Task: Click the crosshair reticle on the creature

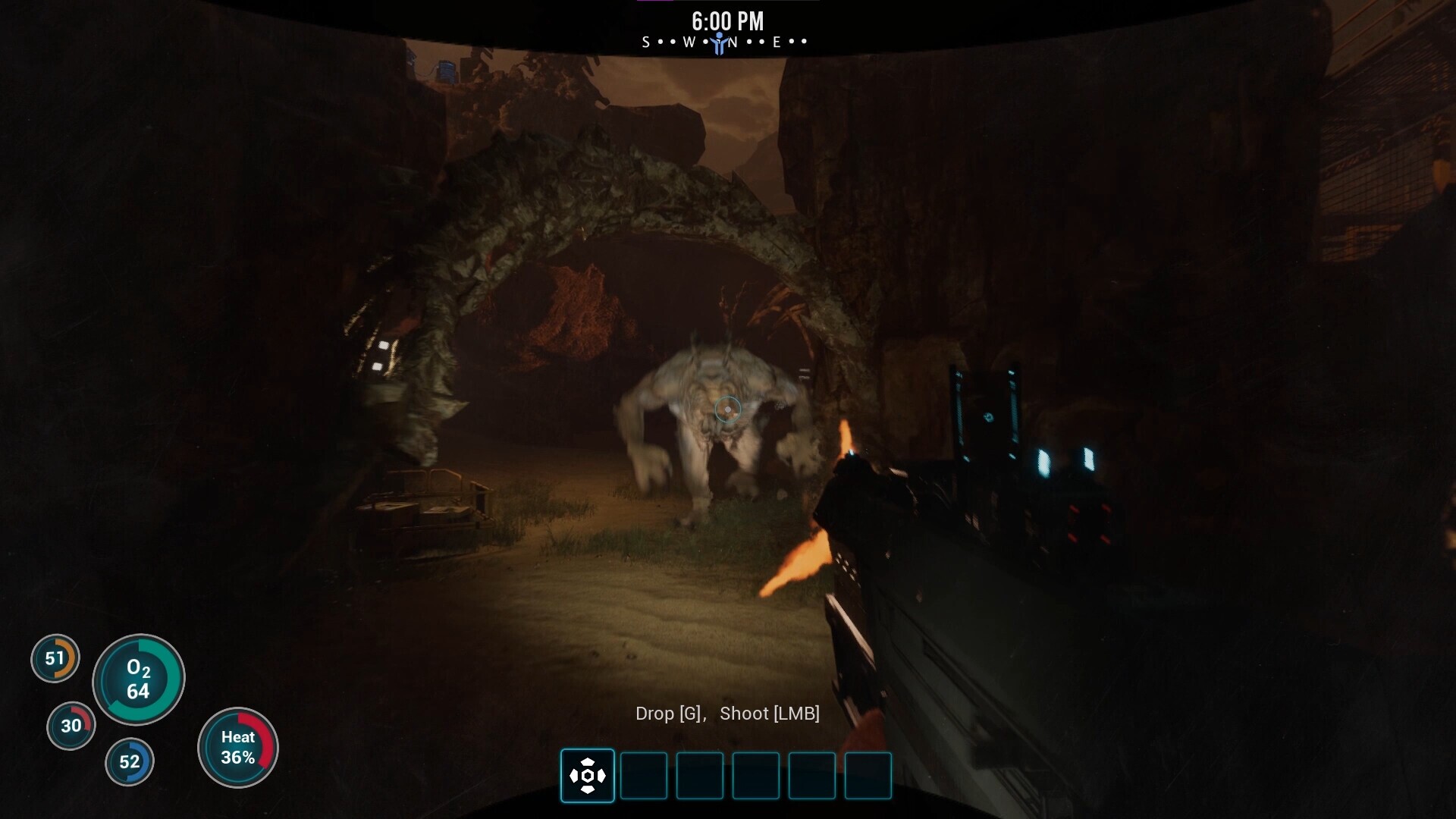Action: coord(727,409)
